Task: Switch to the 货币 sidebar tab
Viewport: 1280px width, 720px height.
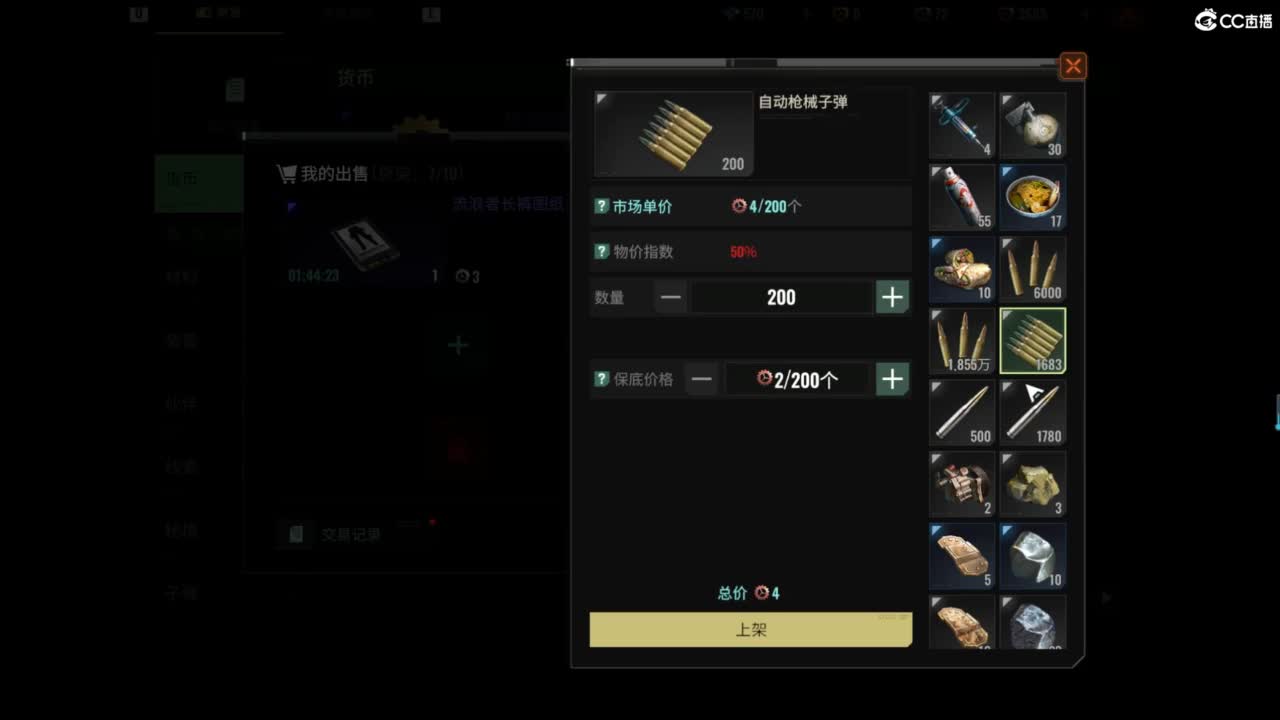Action: click(x=185, y=183)
